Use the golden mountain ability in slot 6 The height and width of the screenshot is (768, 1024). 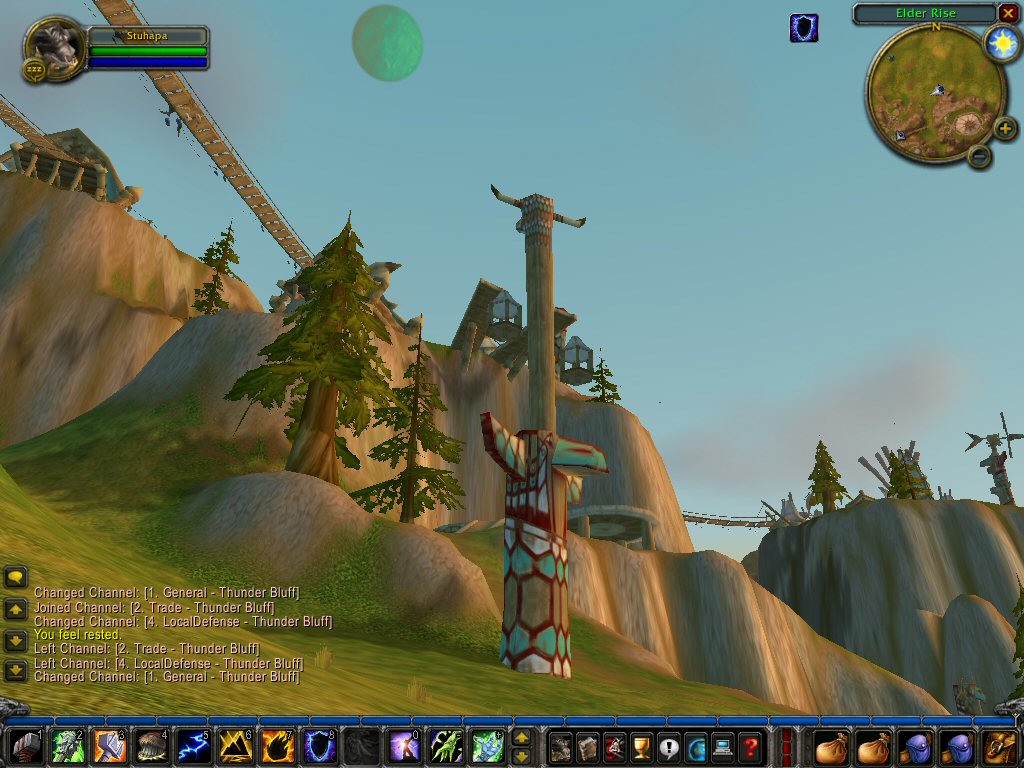coord(234,747)
